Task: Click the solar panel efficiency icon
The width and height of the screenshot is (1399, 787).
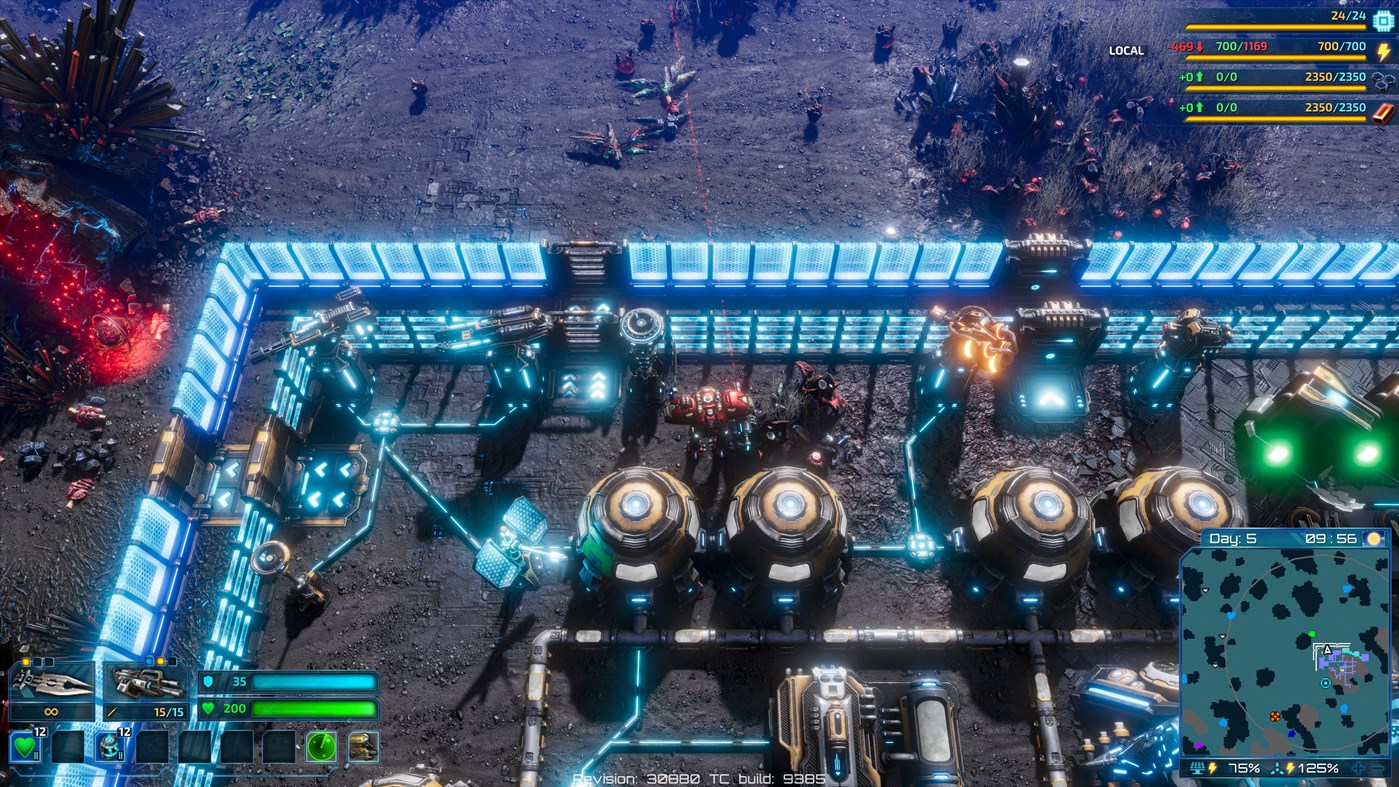Action: 1198,768
